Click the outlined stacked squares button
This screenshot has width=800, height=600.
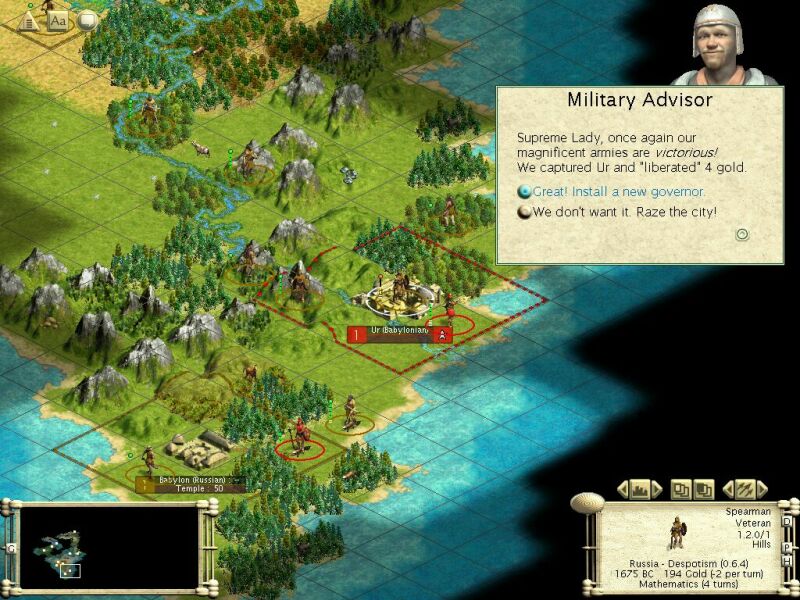(x=681, y=489)
